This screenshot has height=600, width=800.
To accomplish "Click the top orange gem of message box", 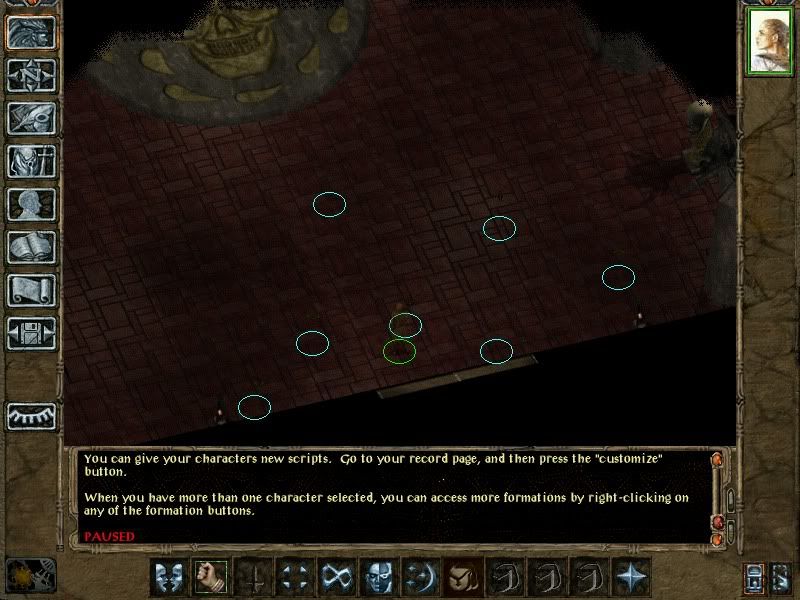I will (x=716, y=460).
